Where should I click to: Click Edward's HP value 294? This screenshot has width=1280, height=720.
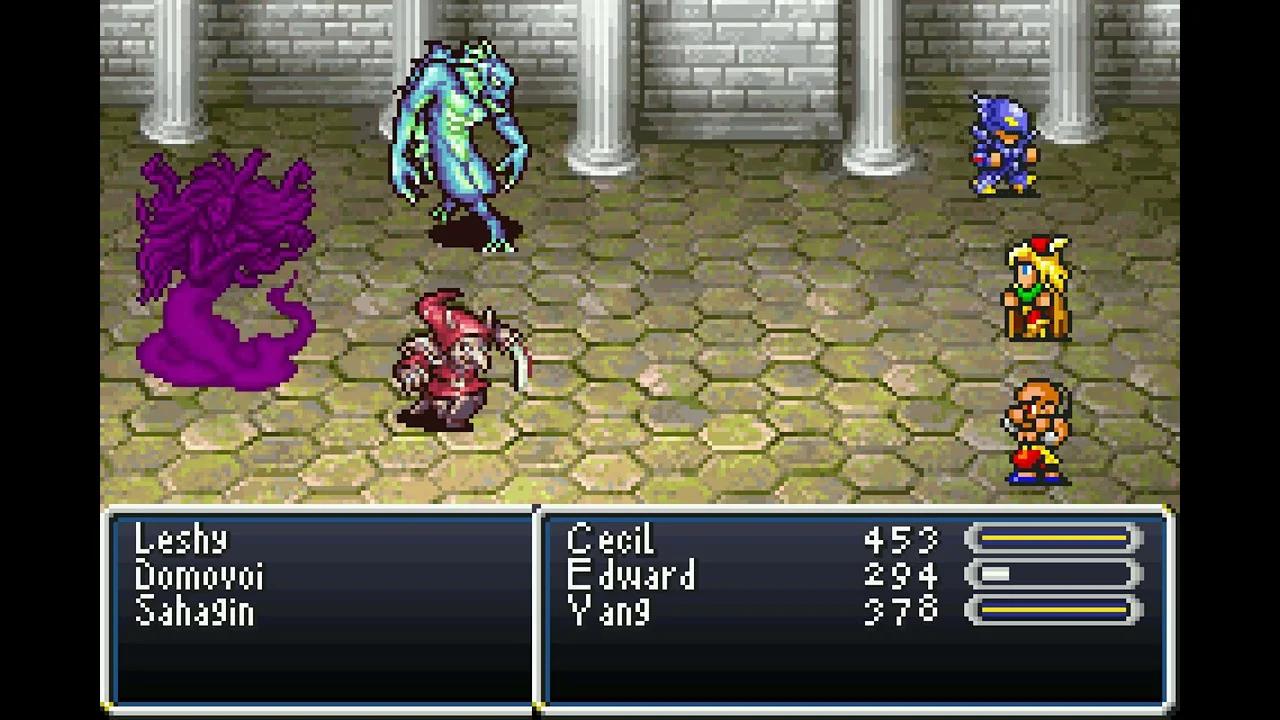901,577
